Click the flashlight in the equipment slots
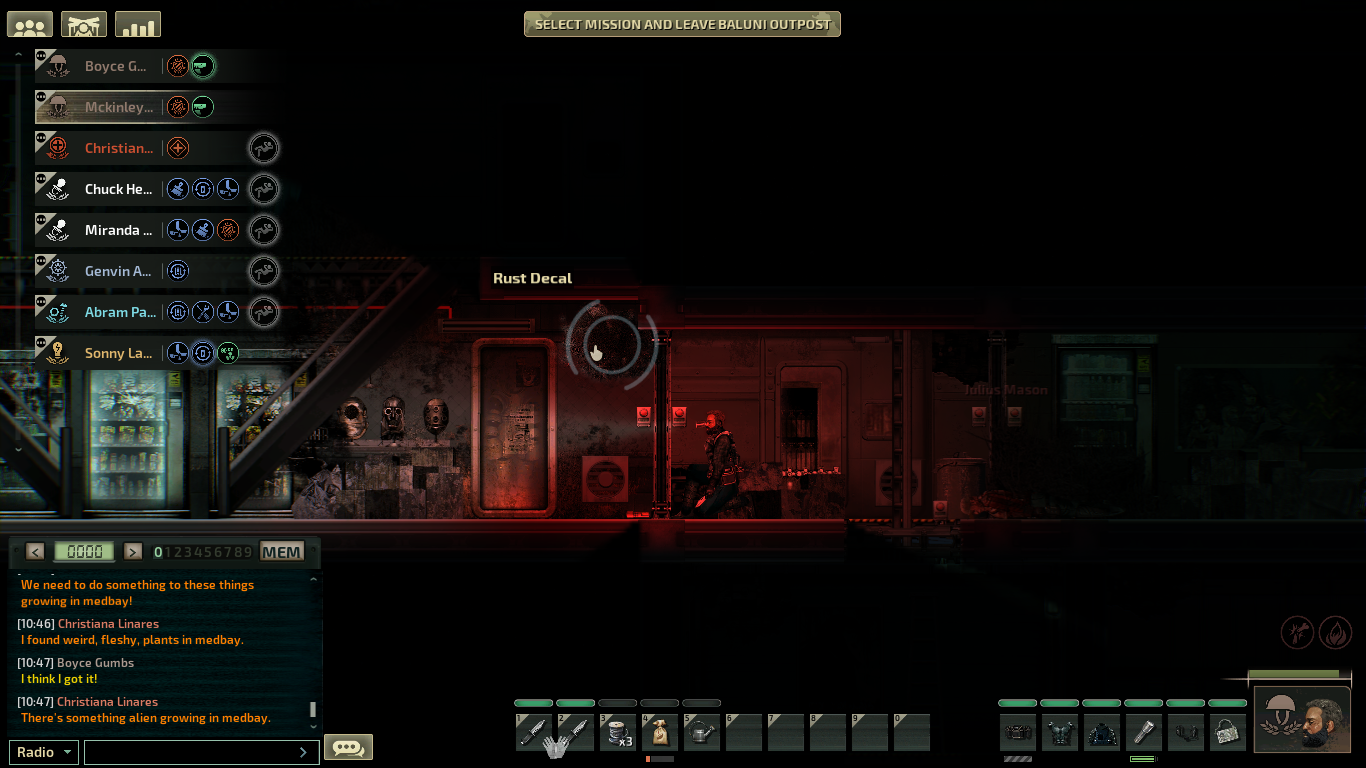Image resolution: width=1366 pixels, height=768 pixels. click(x=1143, y=732)
